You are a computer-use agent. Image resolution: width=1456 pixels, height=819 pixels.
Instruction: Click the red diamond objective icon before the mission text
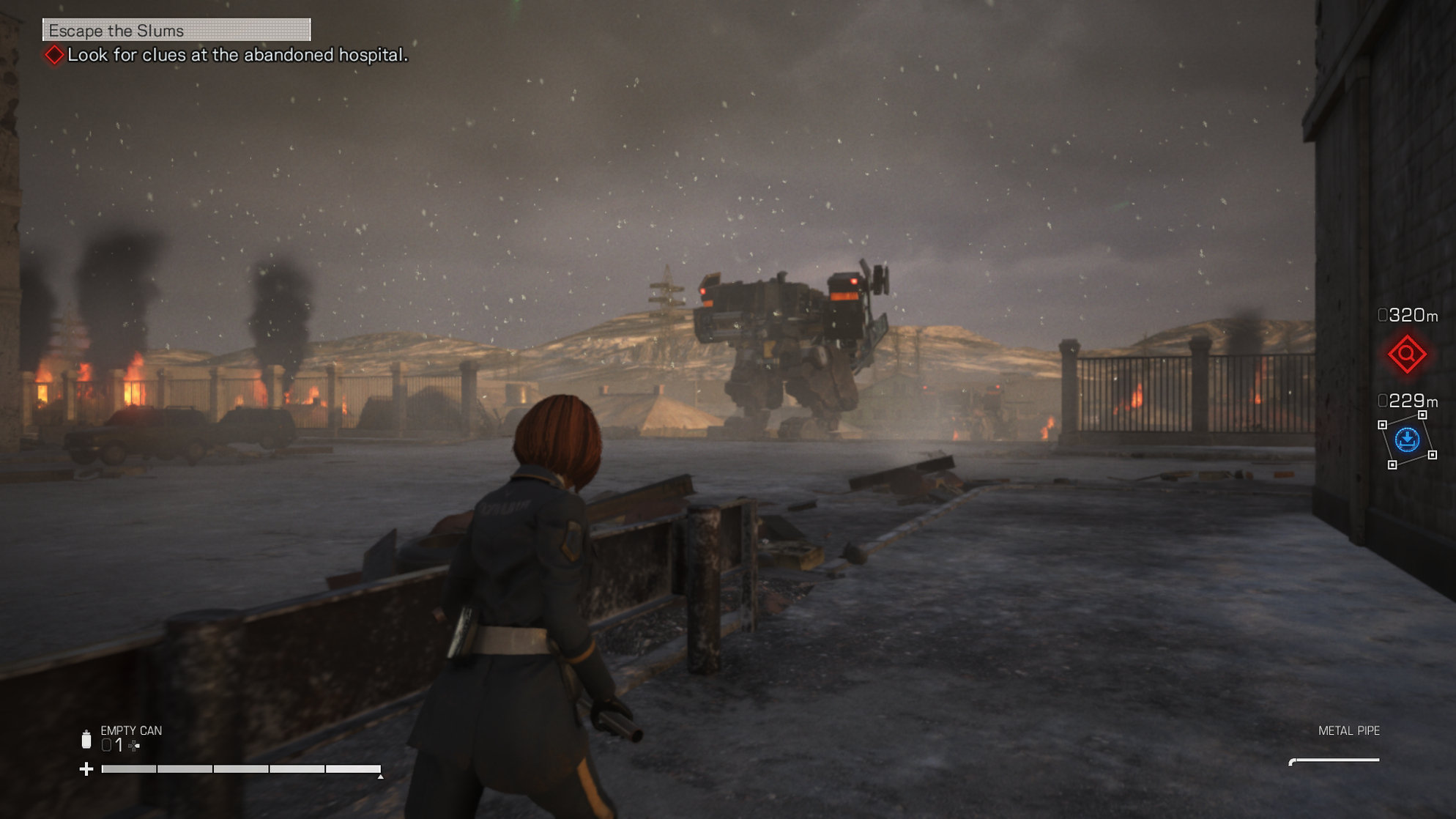(x=53, y=53)
